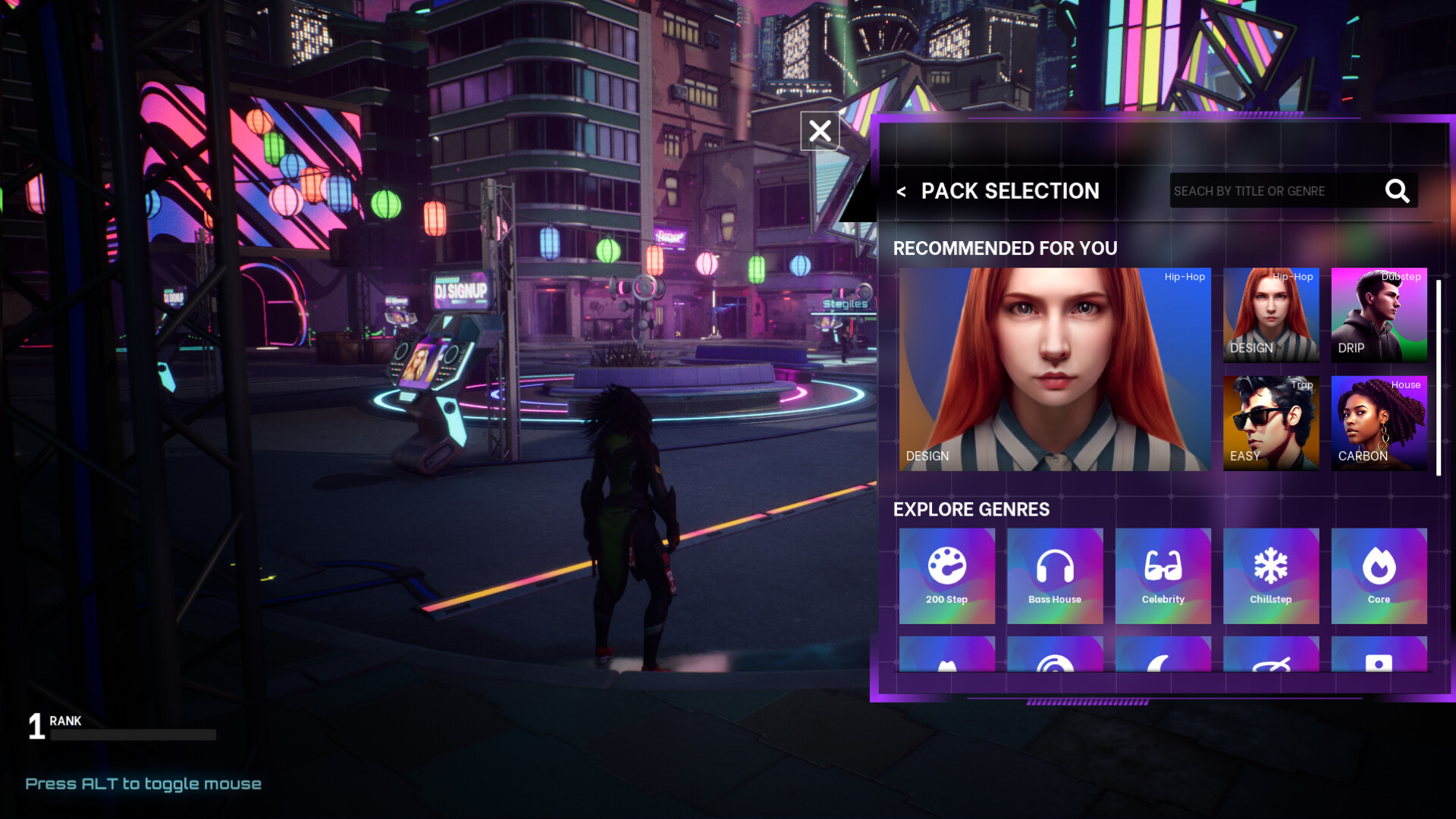Open the EASY Trap pack
1456x819 pixels.
pos(1271,422)
